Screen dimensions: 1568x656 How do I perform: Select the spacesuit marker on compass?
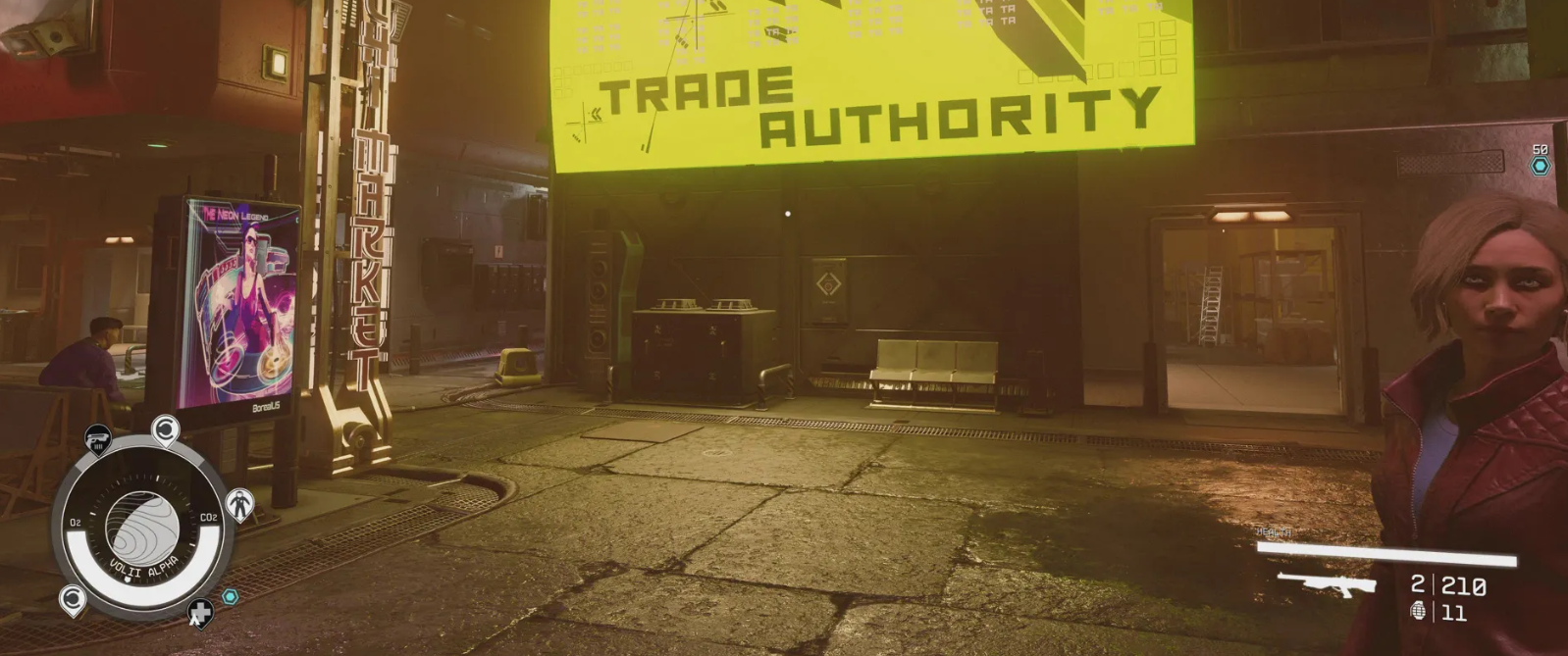(x=240, y=504)
